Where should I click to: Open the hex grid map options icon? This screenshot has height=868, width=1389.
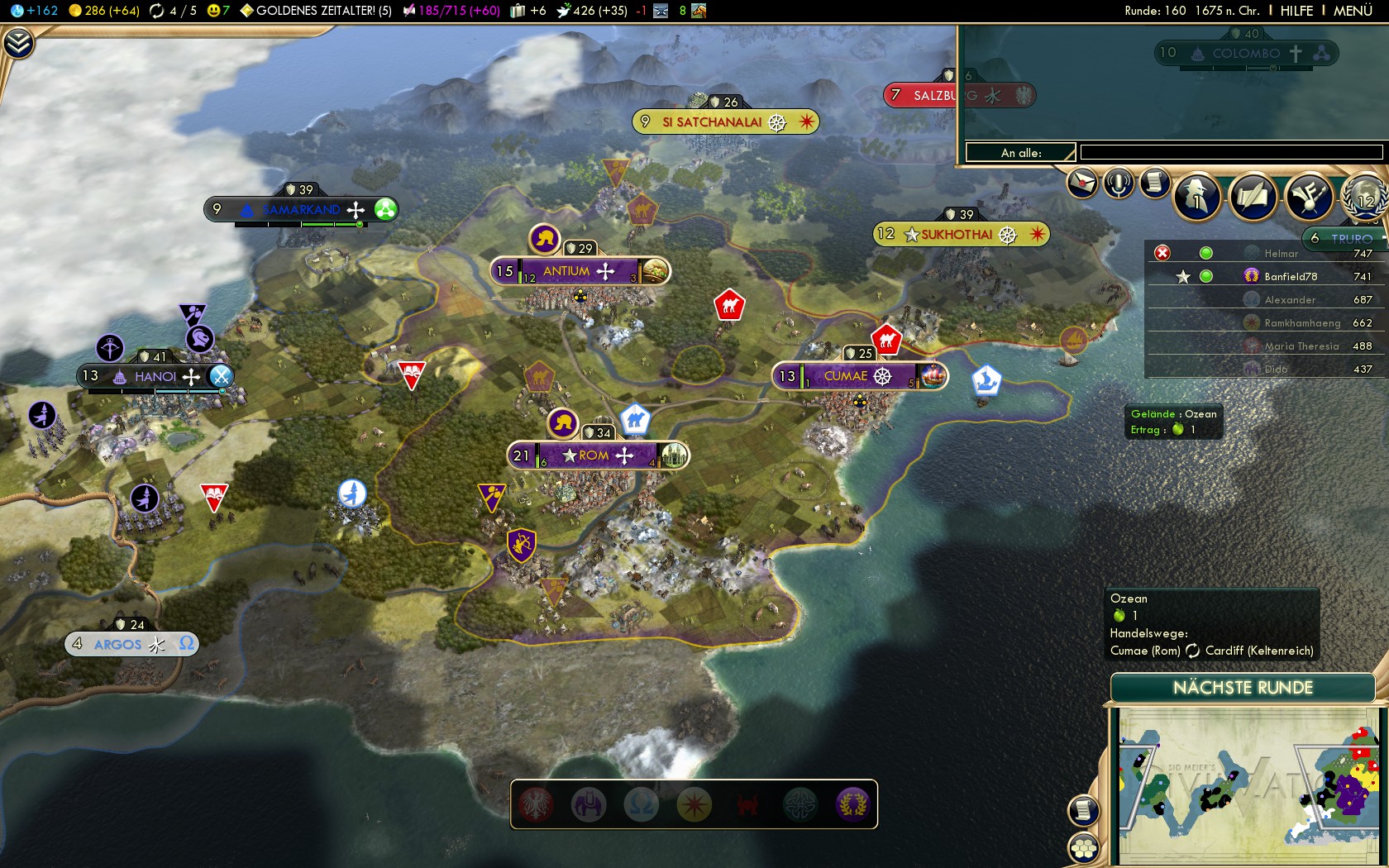tap(1083, 848)
